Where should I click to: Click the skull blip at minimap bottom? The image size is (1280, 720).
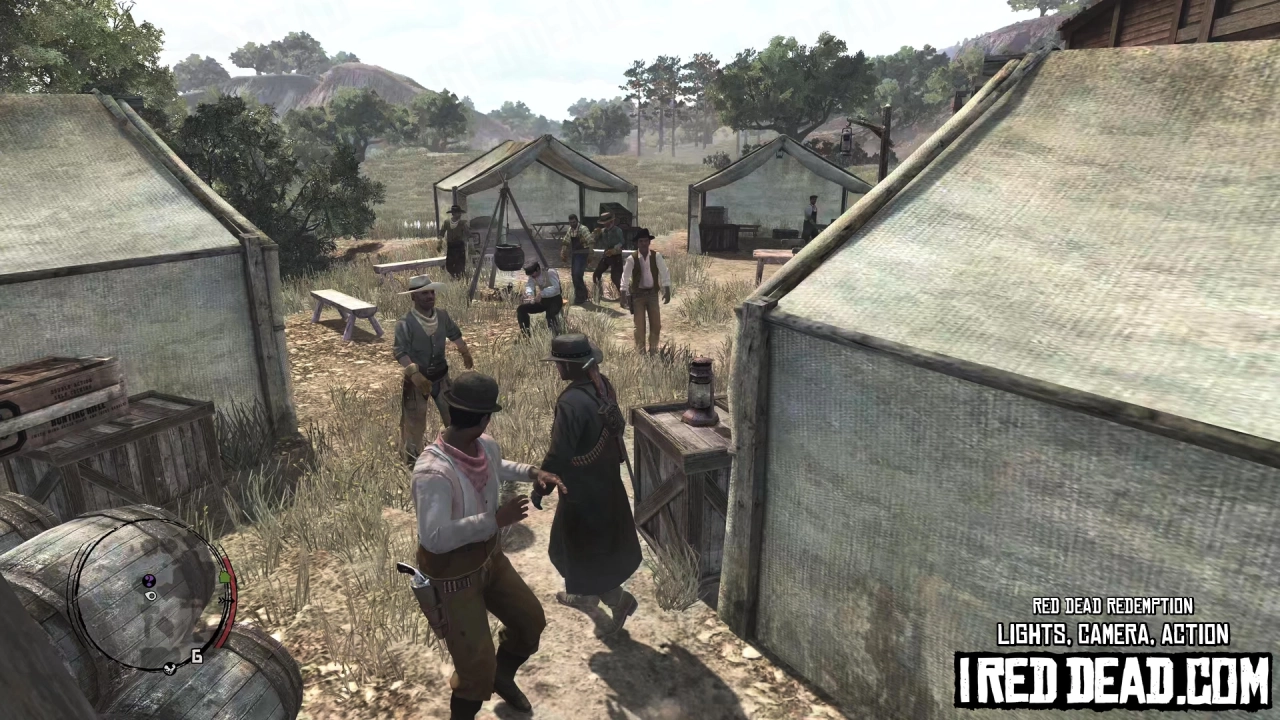click(168, 669)
